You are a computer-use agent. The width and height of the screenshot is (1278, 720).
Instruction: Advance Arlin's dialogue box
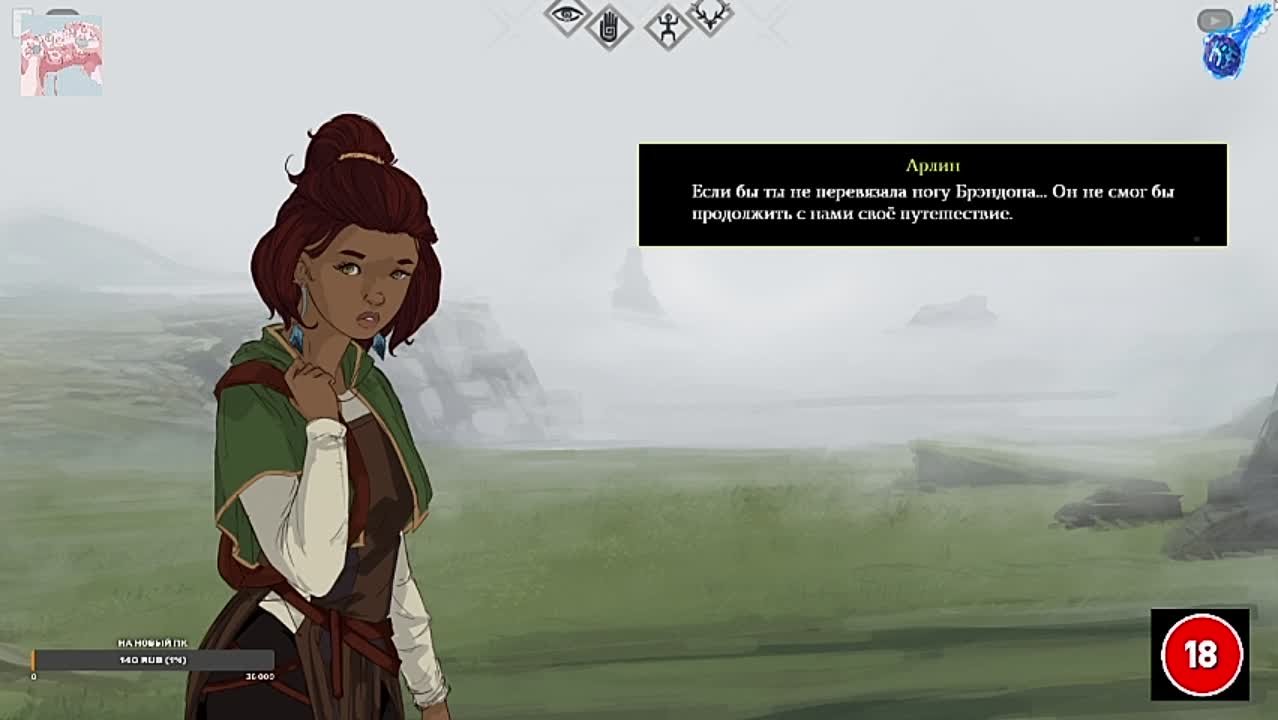click(932, 195)
